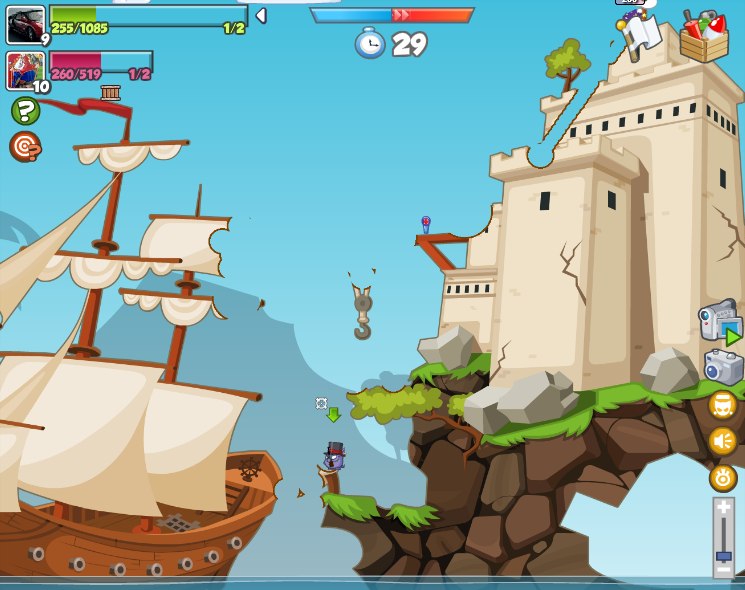745x590 pixels.
Task: Open the green question mark help
Action: [x=25, y=110]
